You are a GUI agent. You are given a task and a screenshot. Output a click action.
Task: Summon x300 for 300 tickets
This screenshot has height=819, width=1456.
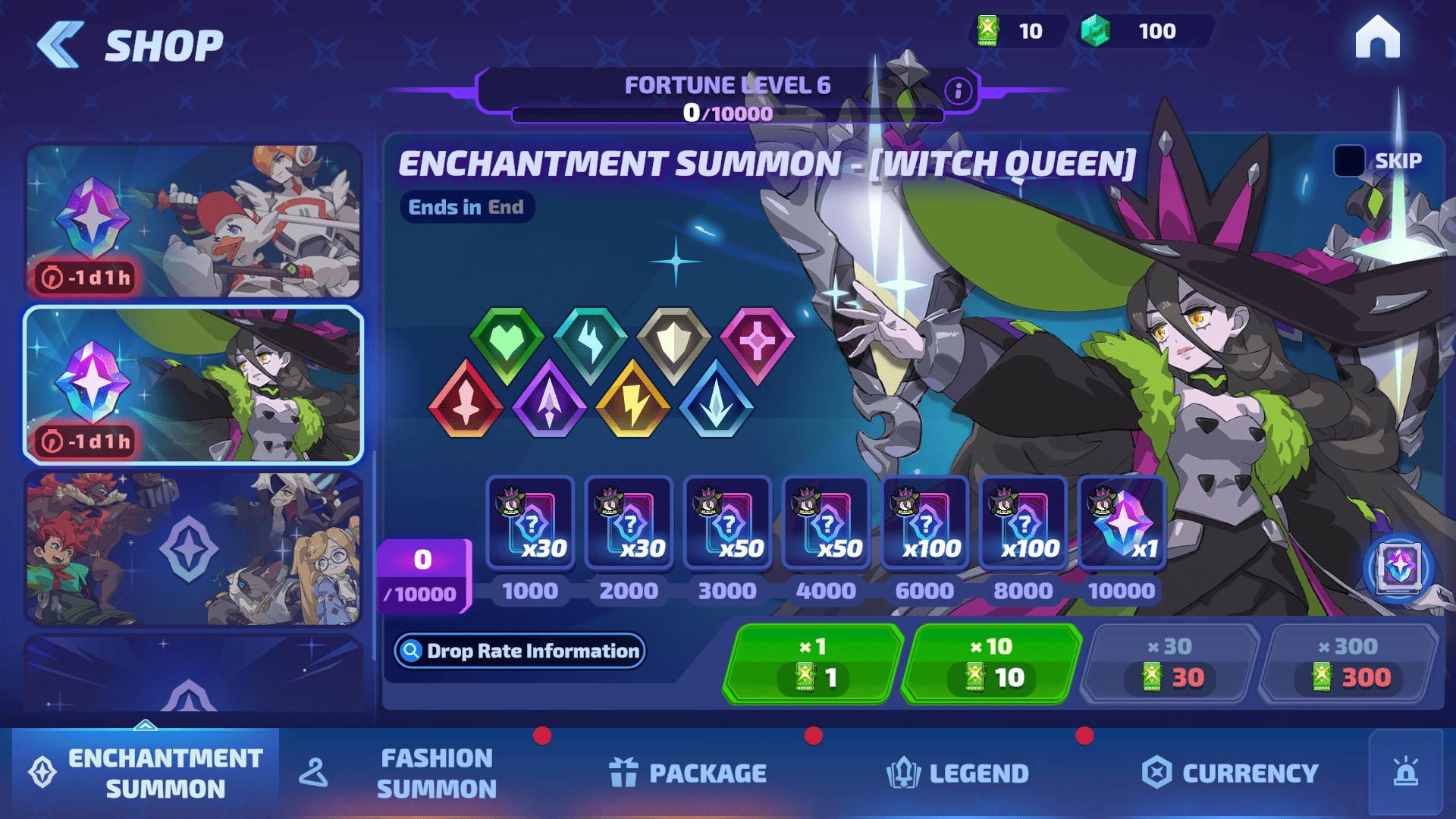tap(1350, 664)
